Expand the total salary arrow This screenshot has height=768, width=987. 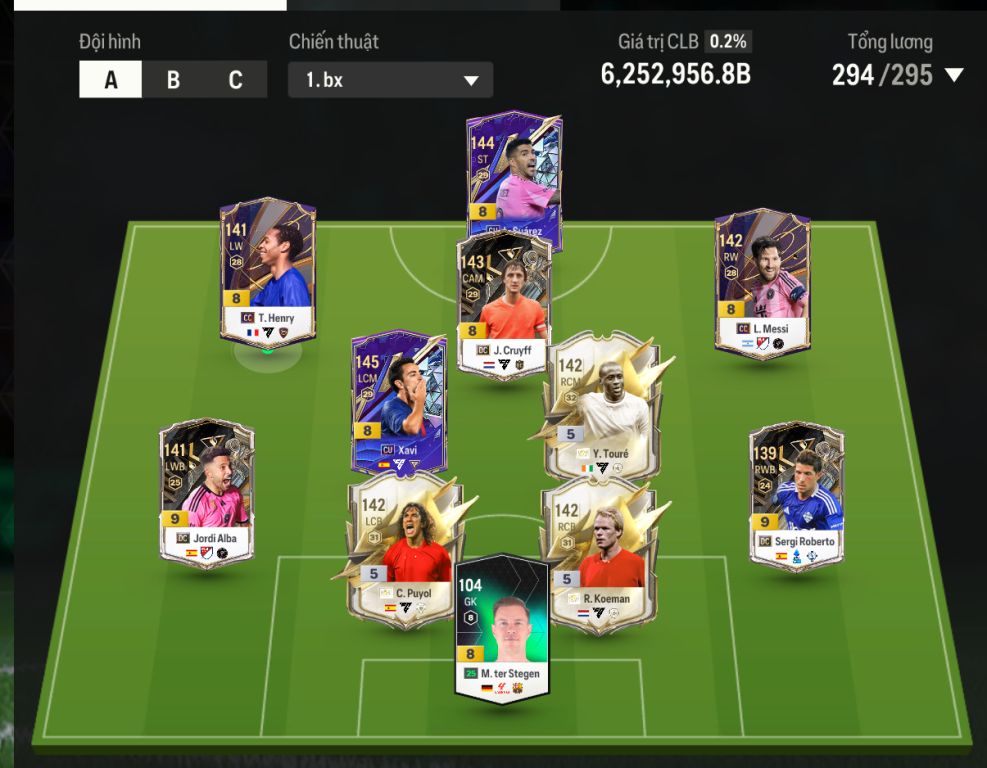click(954, 75)
